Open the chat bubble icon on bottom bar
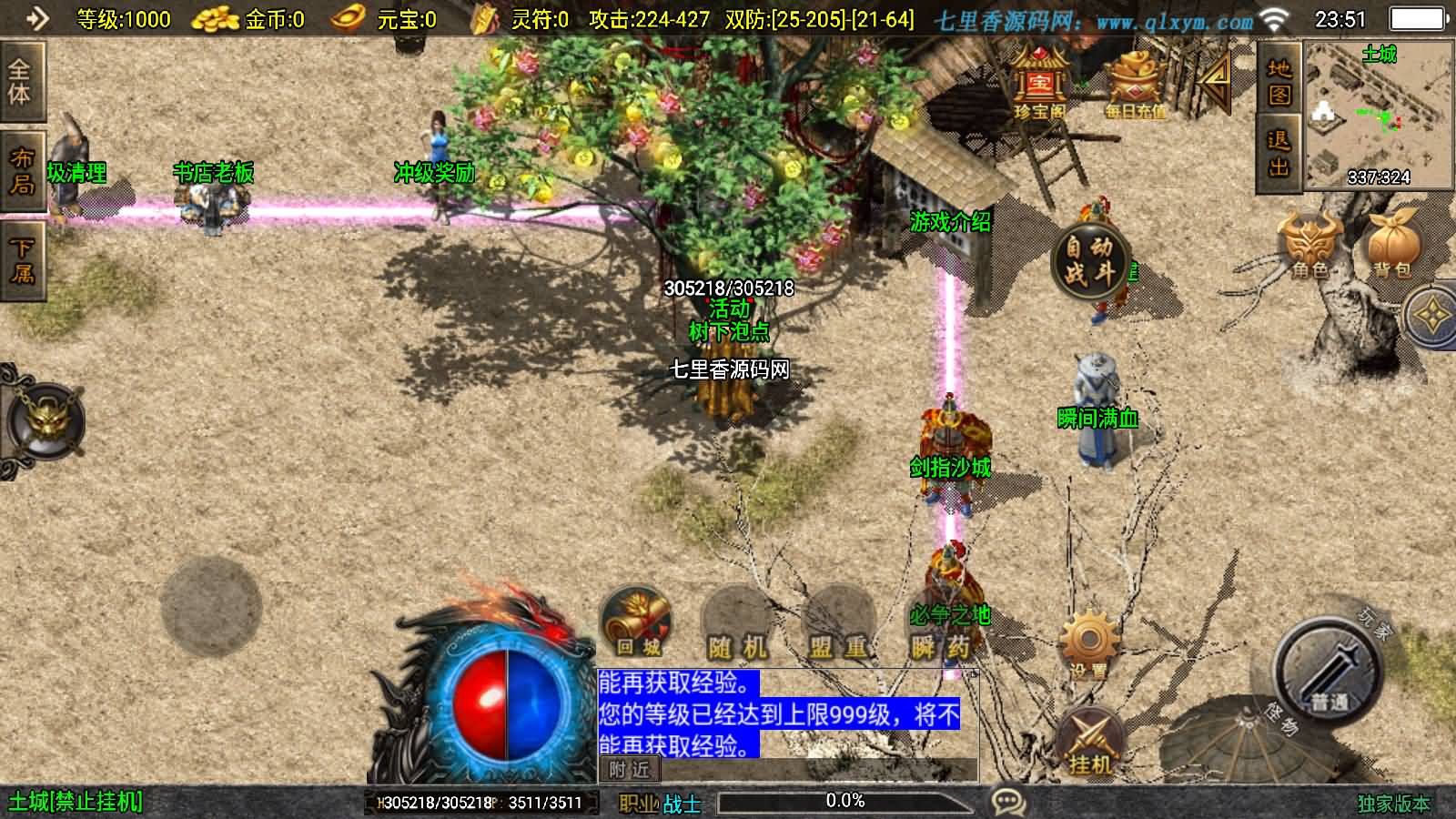1456x819 pixels. click(1008, 802)
